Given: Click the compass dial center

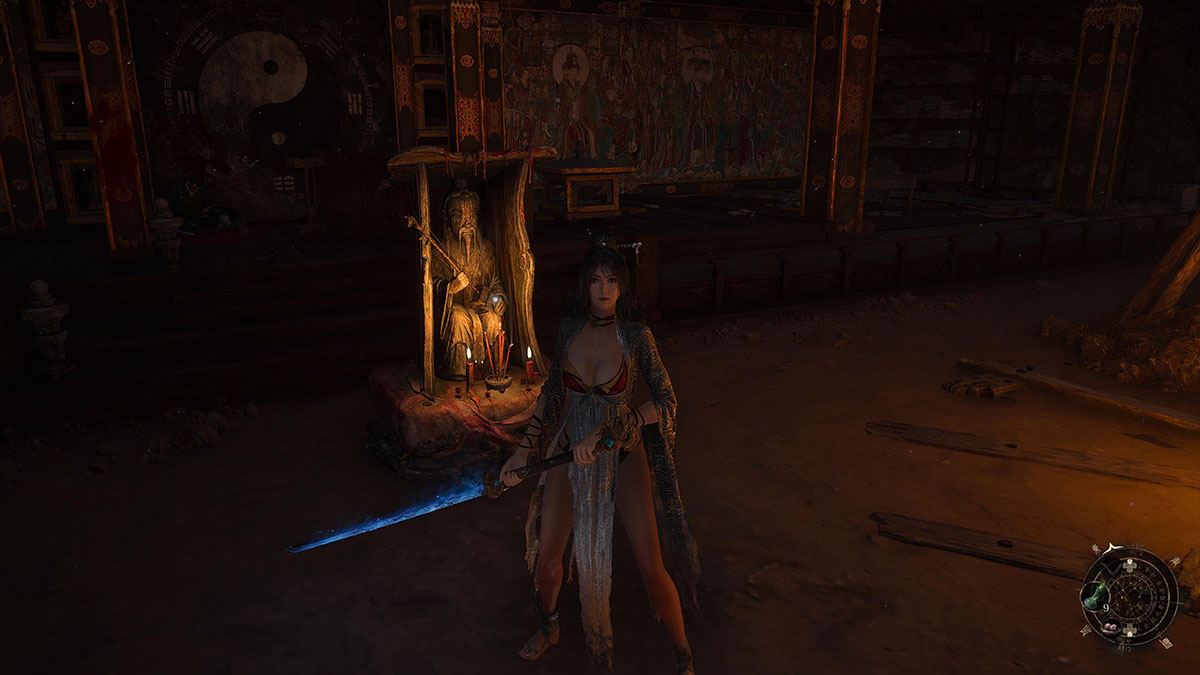Looking at the screenshot, I should tap(1133, 597).
